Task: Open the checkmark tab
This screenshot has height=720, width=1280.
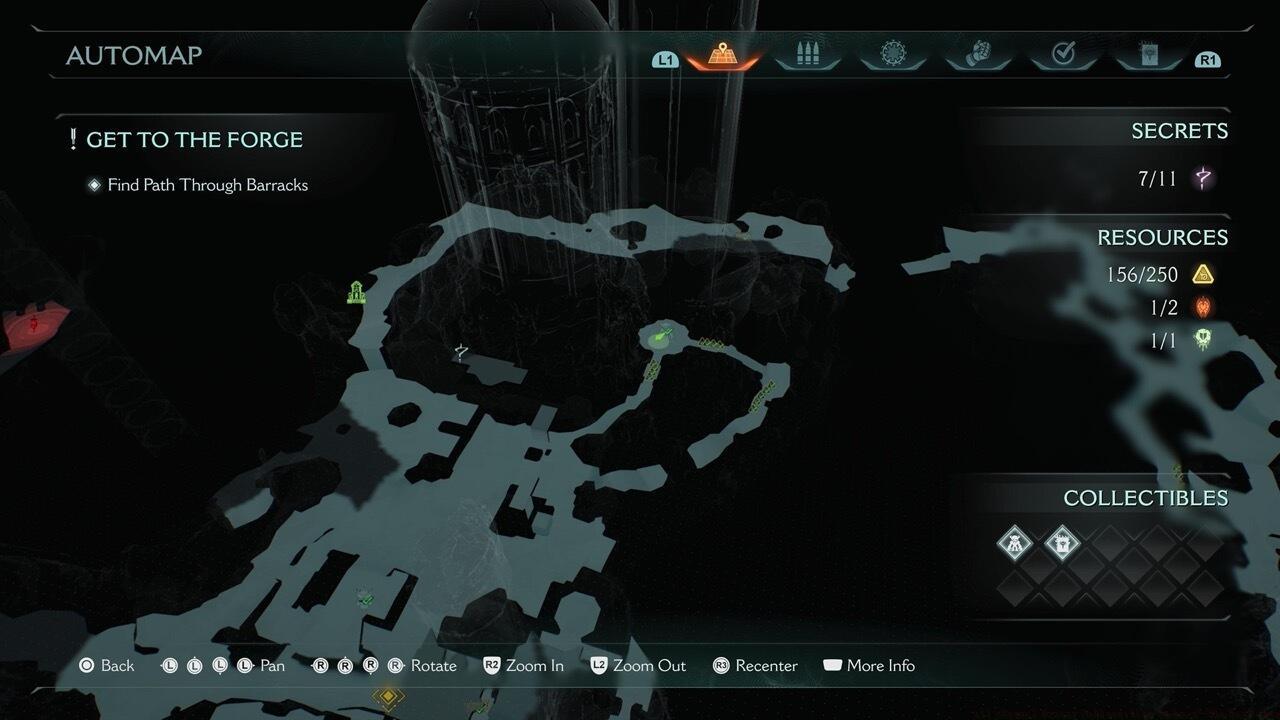Action: click(x=1064, y=55)
